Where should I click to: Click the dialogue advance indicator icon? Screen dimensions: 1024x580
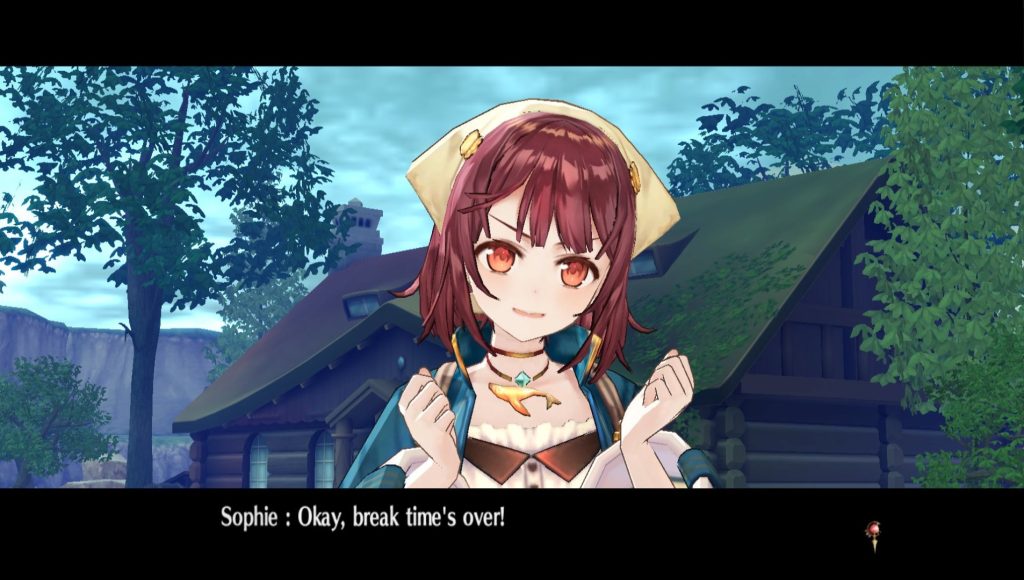[x=873, y=535]
